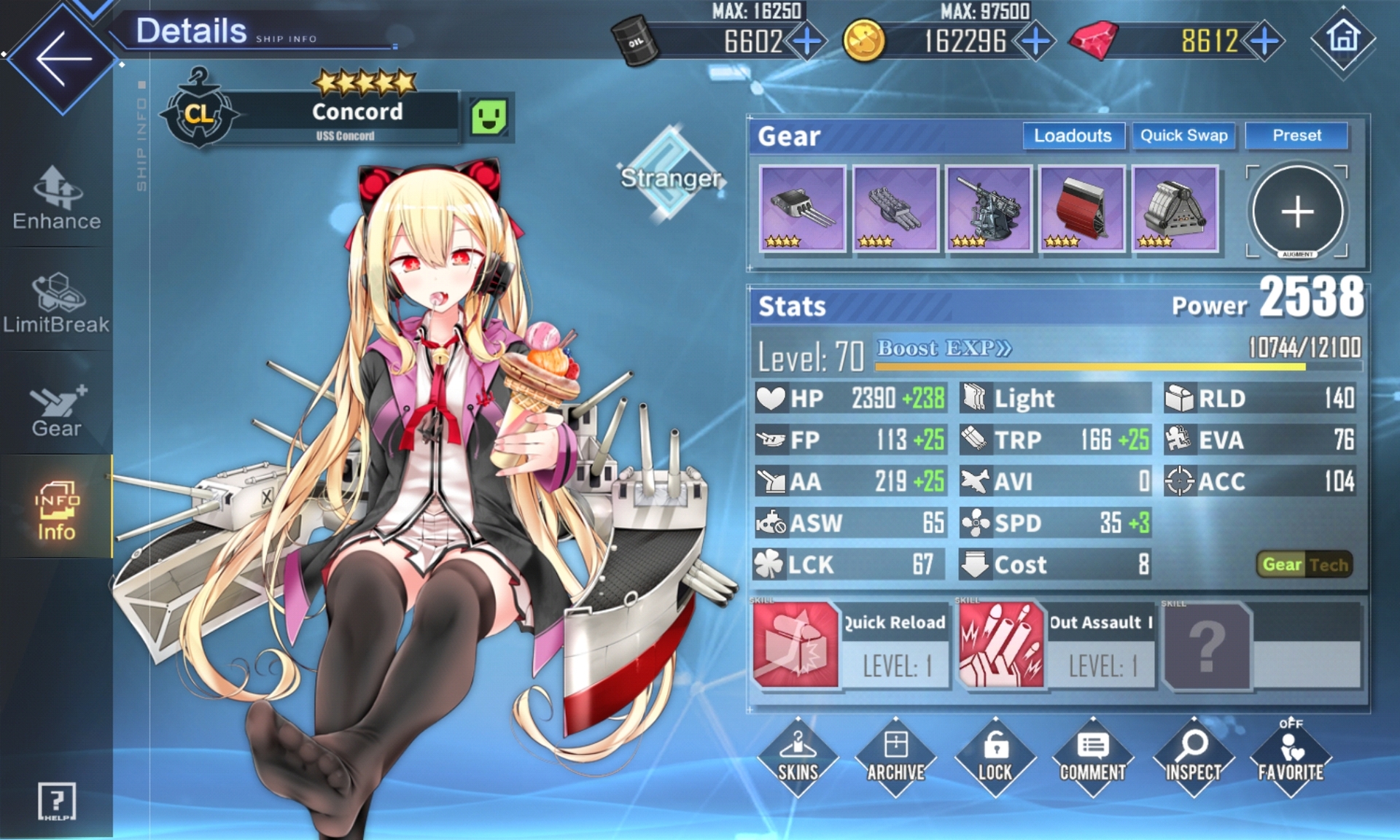Screen dimensions: 1400x840
Task: Buy more gems with the plus button
Action: tap(1265, 41)
